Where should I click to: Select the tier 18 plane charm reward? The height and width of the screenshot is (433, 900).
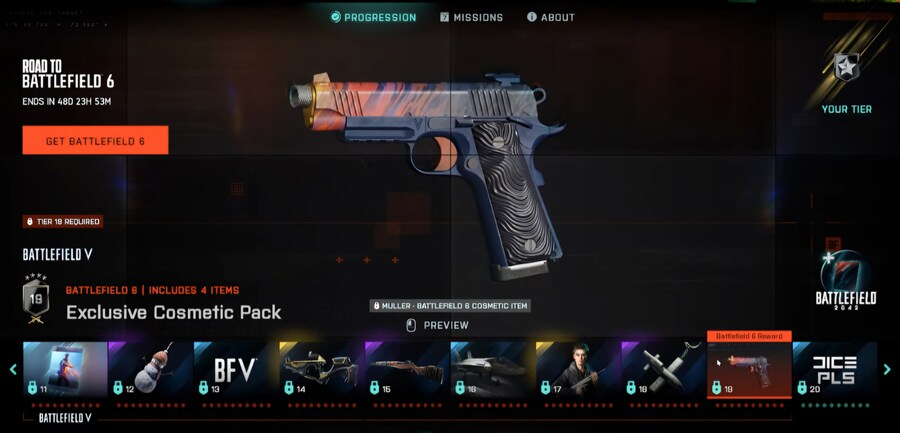pos(663,370)
